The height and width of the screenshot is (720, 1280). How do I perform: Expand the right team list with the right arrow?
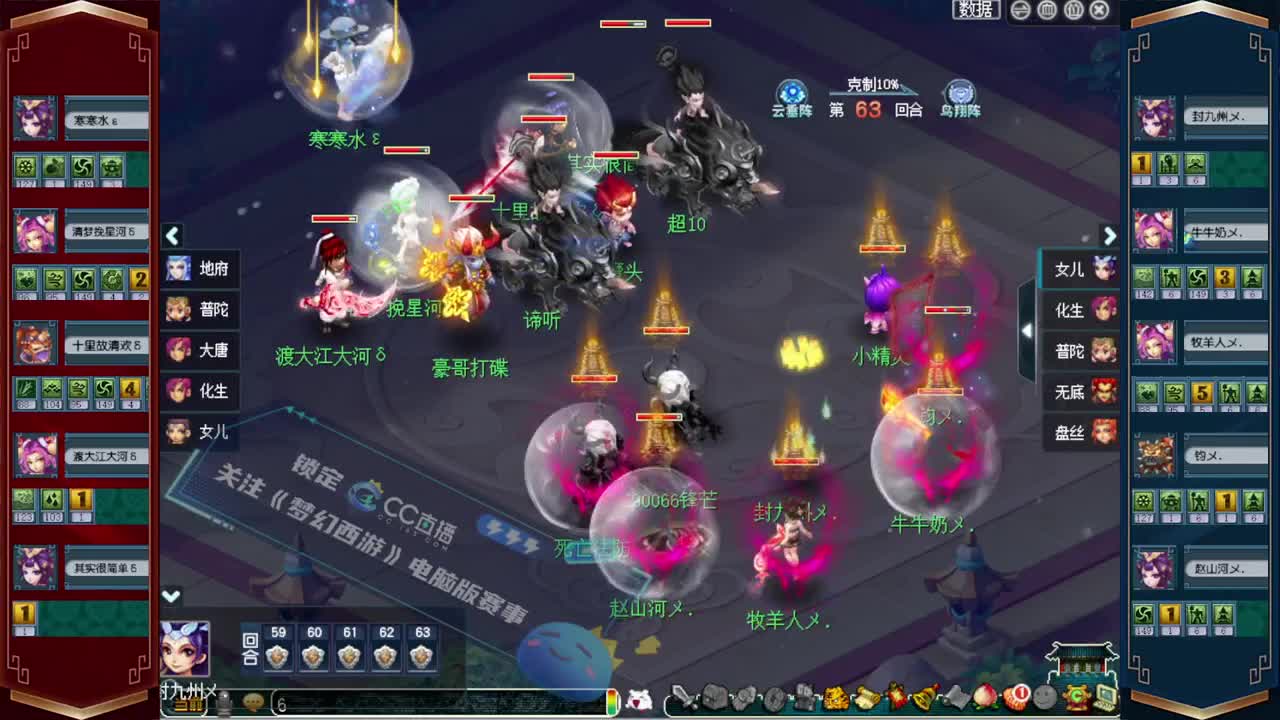pyautogui.click(x=1110, y=237)
